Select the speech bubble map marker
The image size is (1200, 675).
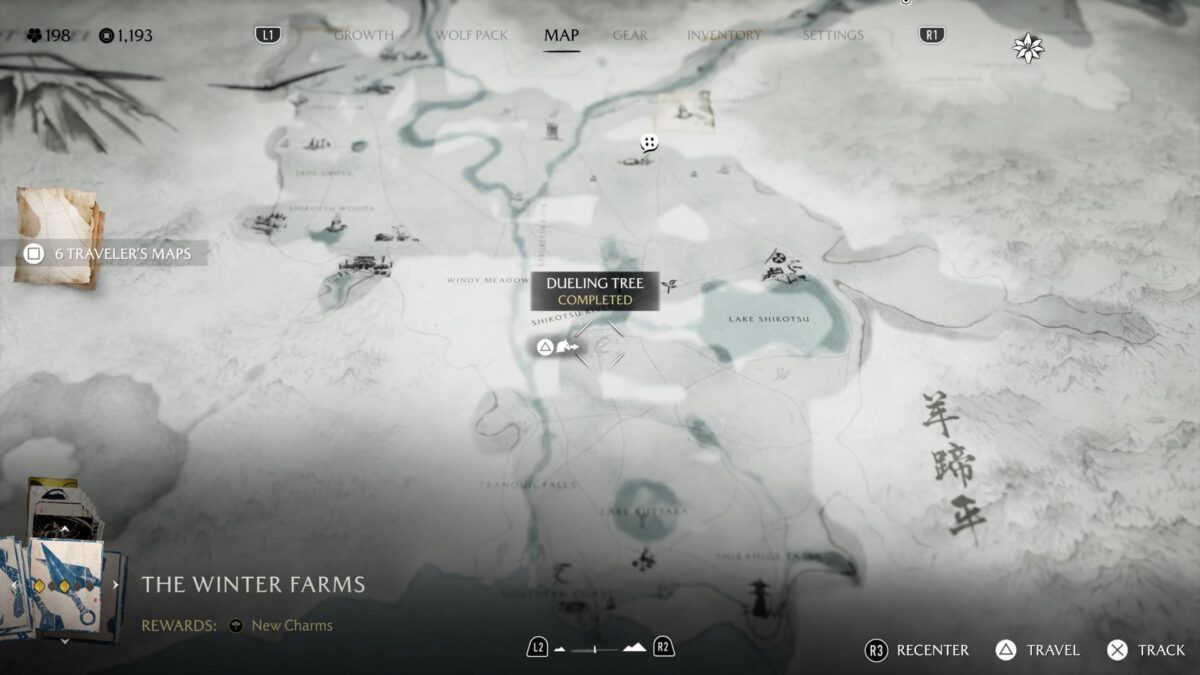[x=649, y=143]
